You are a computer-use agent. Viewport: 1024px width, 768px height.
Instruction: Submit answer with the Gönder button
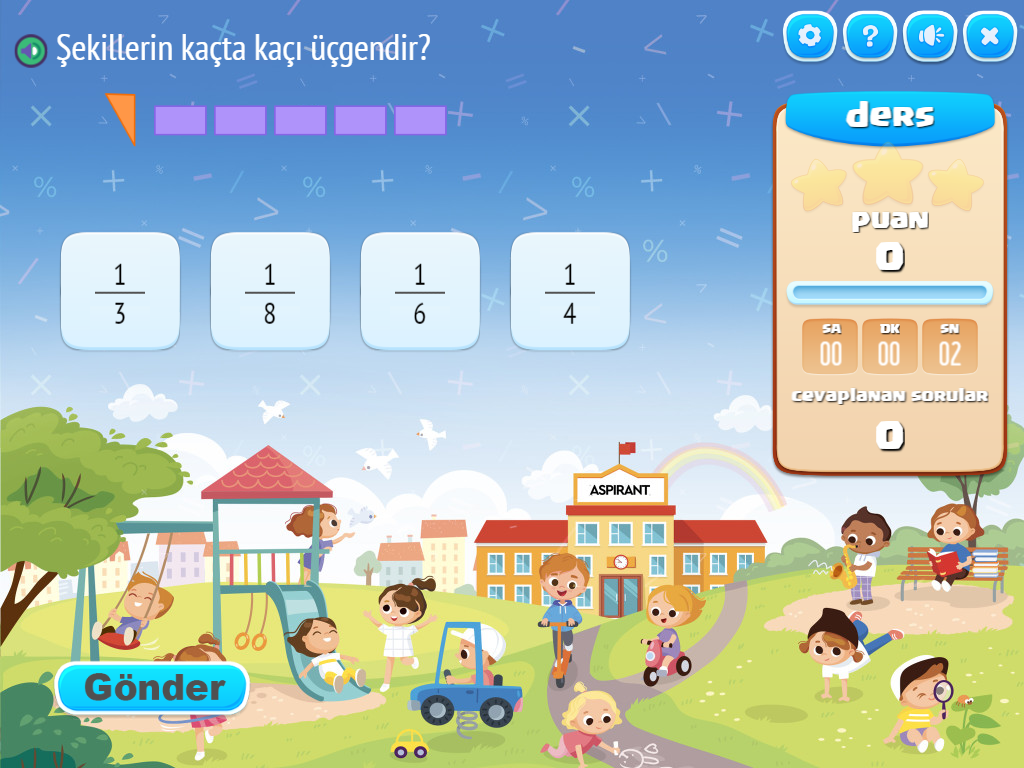point(152,688)
